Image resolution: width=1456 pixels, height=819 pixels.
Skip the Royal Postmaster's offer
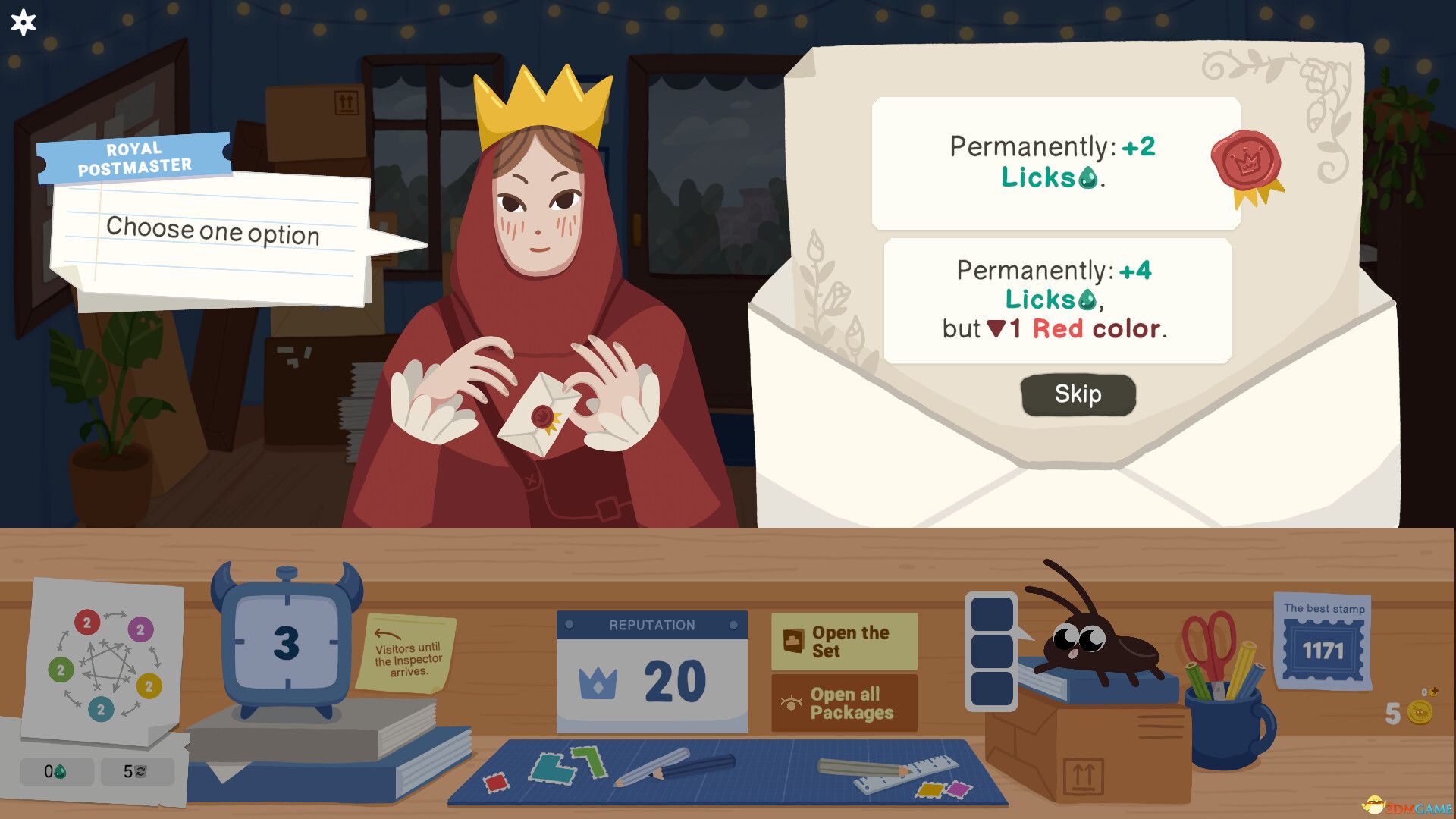1078,394
